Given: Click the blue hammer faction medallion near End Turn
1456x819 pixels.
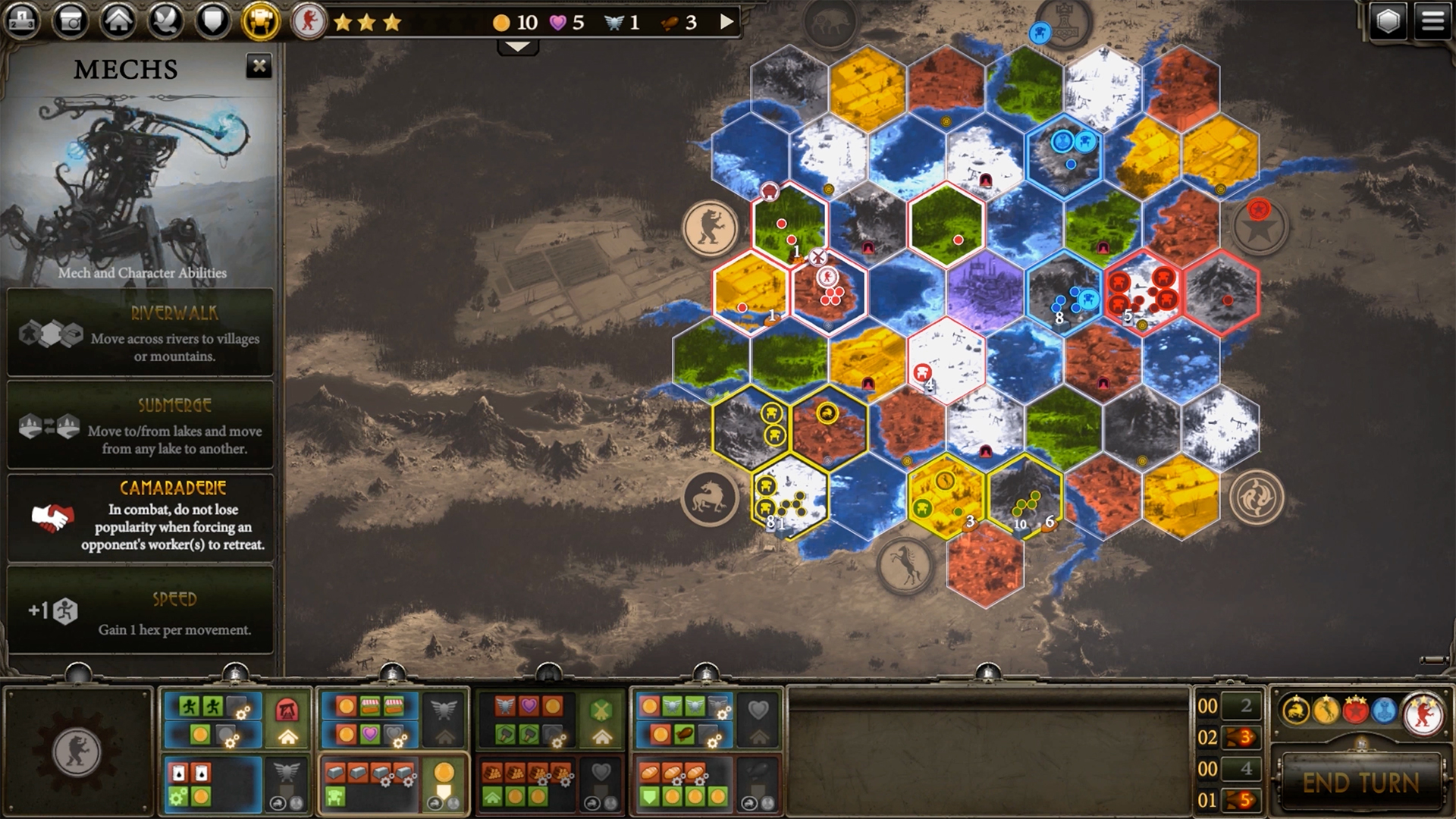Looking at the screenshot, I should pyautogui.click(x=1384, y=709).
